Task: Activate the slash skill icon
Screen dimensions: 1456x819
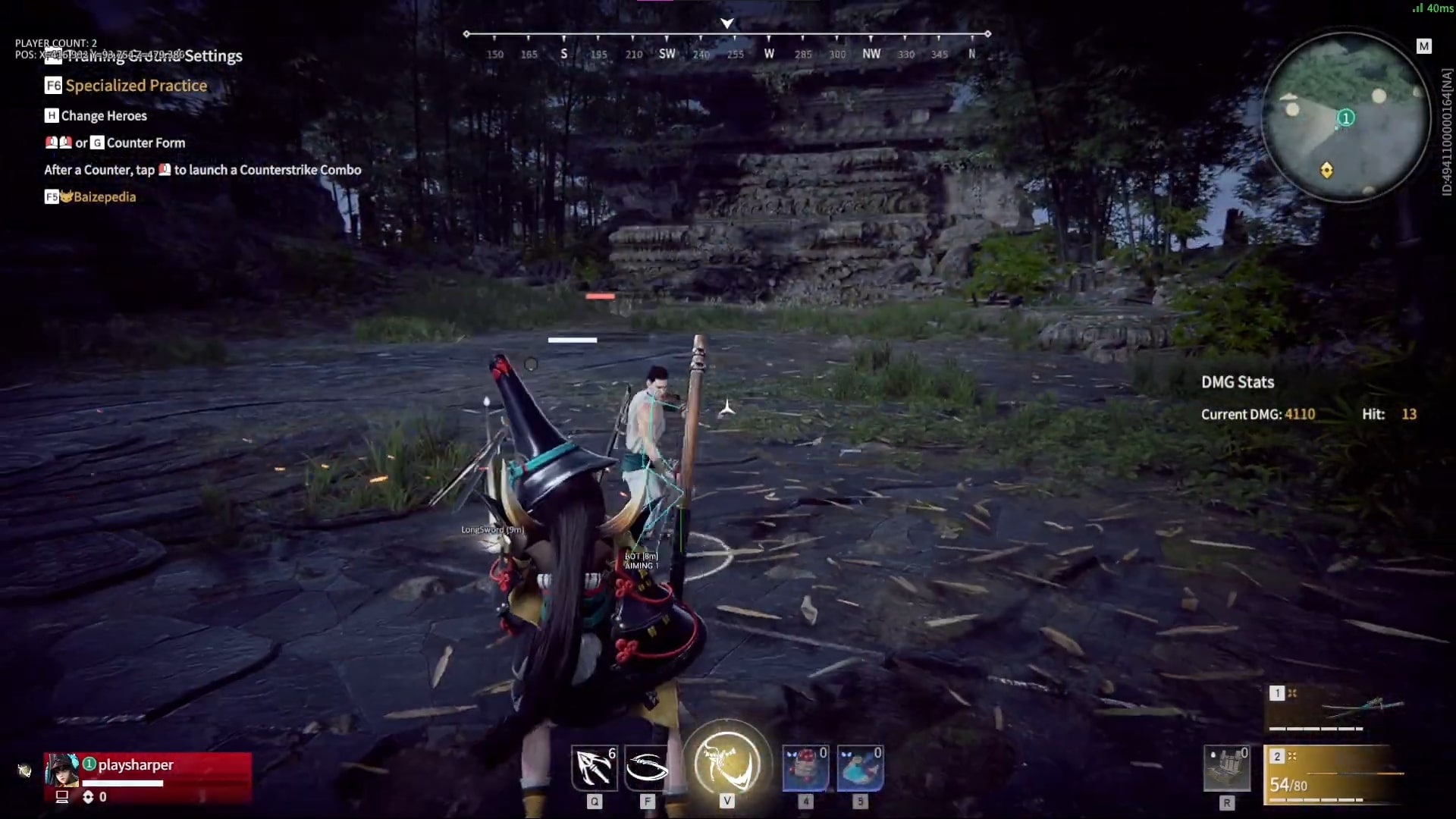Action: click(x=647, y=768)
